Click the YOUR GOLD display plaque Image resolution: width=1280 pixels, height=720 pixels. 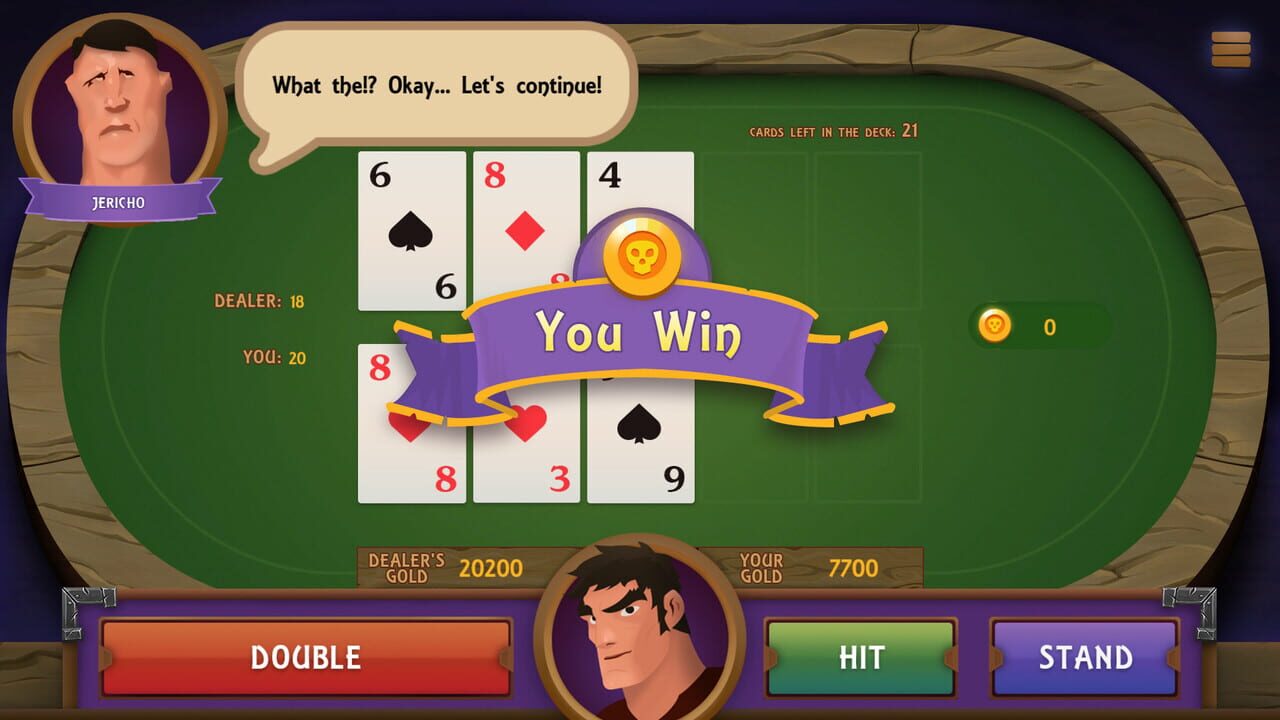[x=814, y=567]
